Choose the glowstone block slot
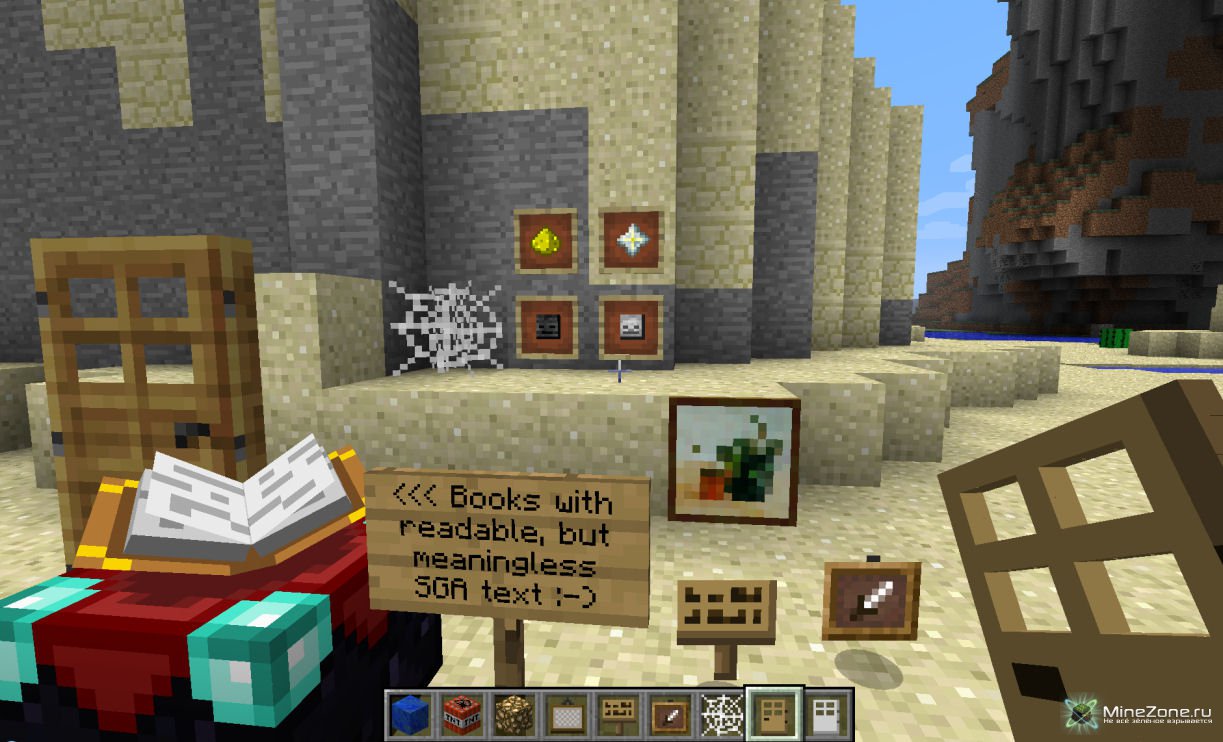This screenshot has width=1223, height=742. (x=514, y=713)
